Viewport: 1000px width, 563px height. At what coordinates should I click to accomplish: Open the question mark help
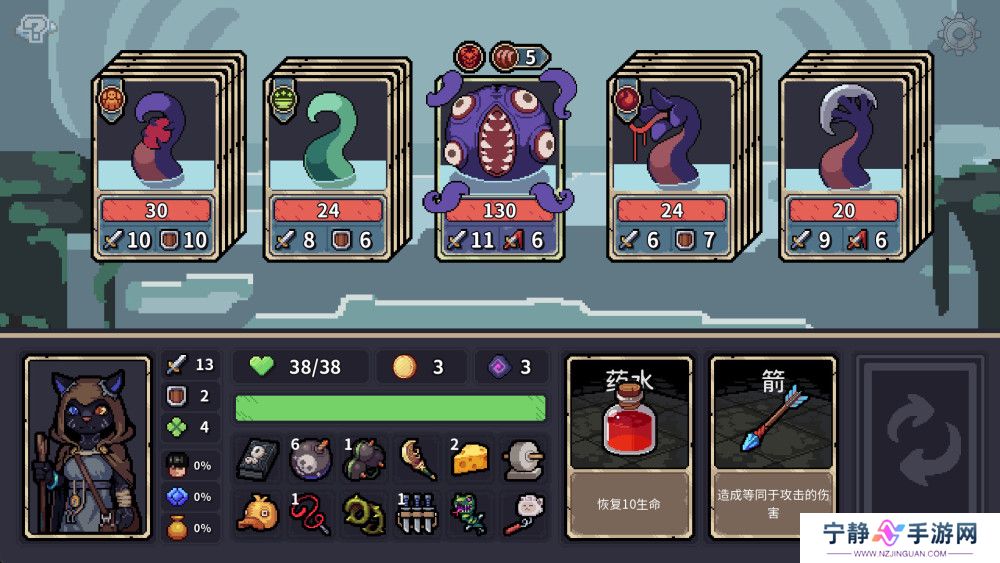tap(33, 29)
